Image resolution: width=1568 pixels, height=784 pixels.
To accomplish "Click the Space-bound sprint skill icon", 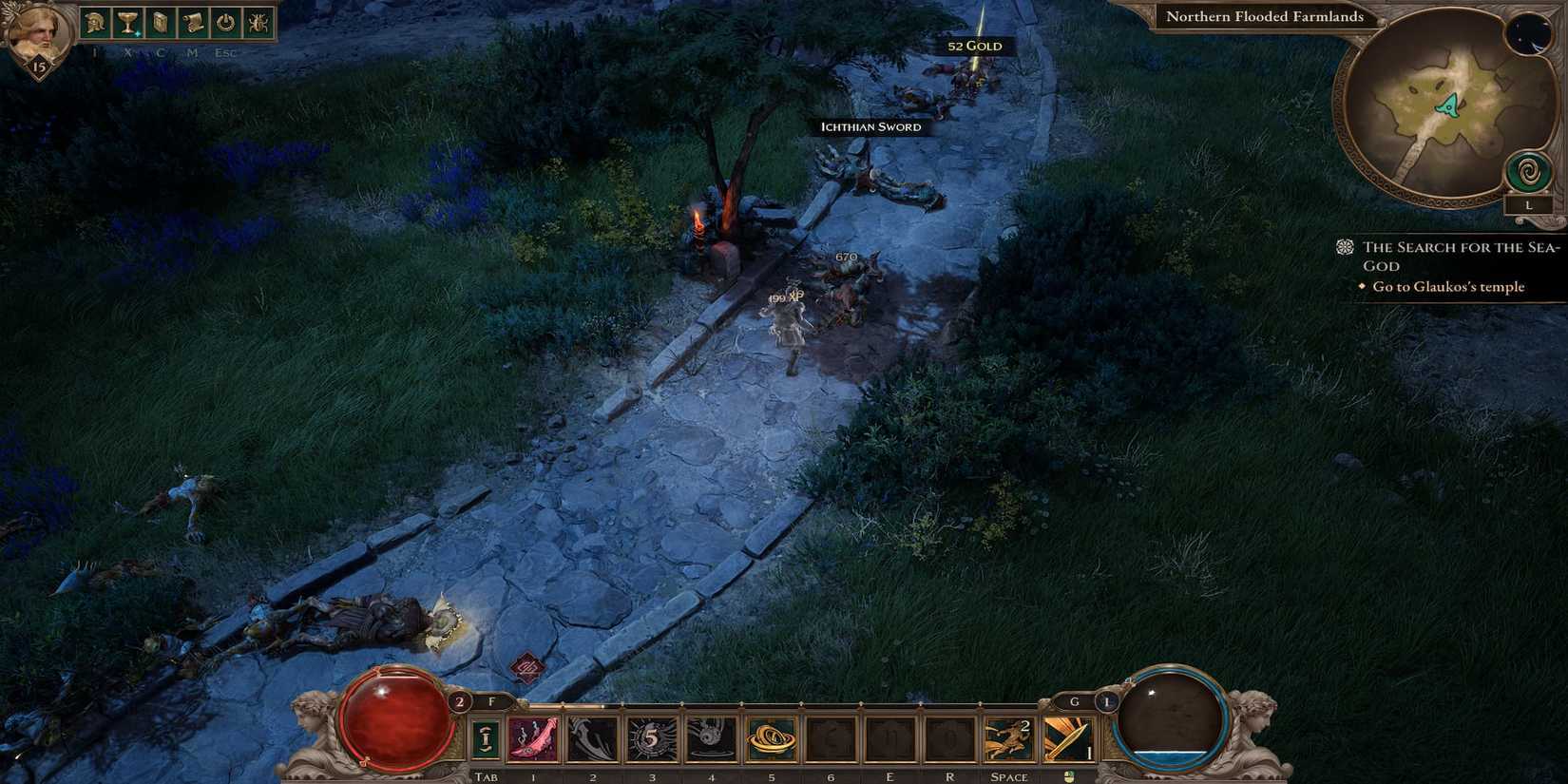I will pyautogui.click(x=1008, y=737).
